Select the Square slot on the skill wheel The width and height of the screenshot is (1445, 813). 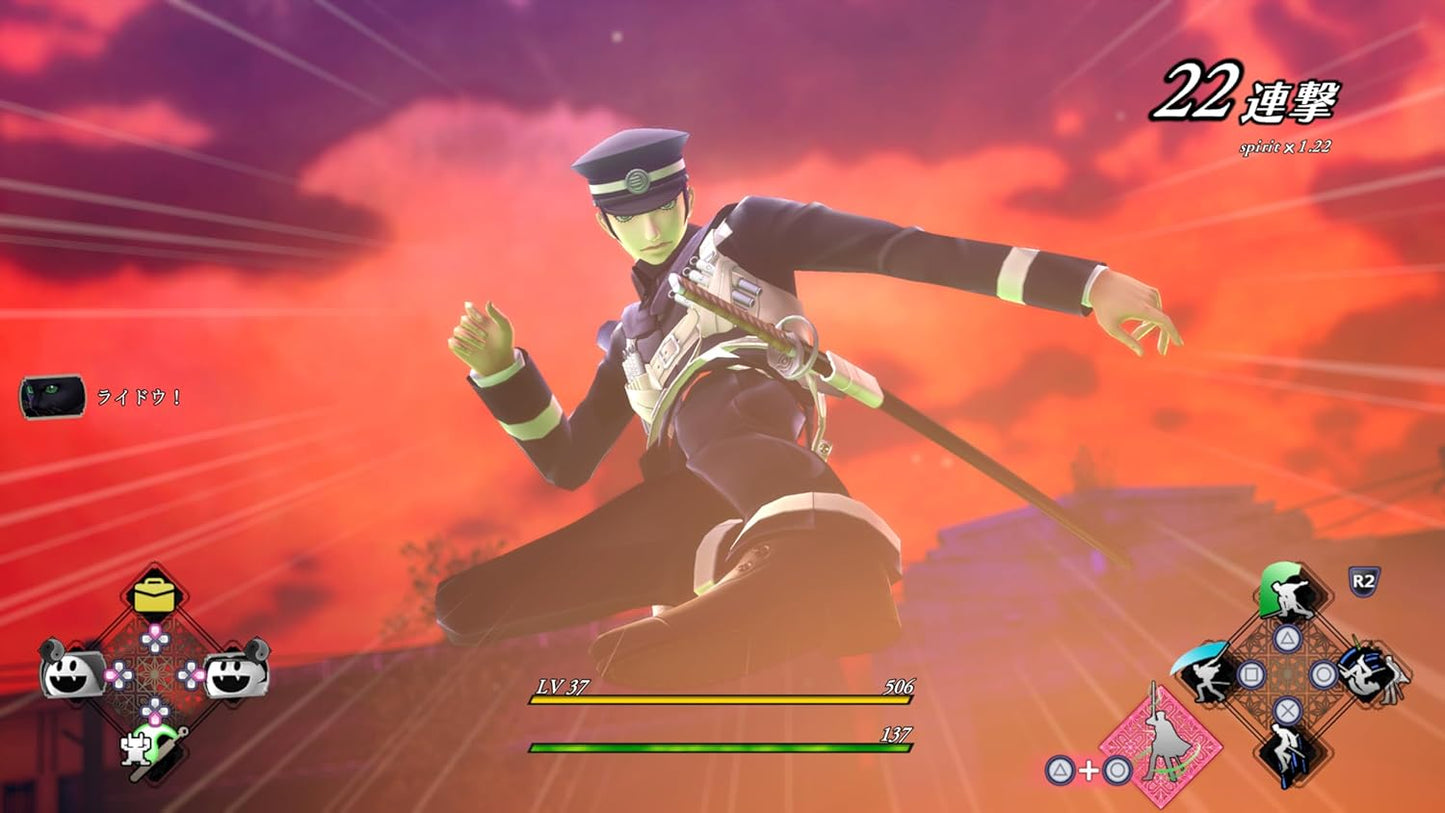[1251, 674]
